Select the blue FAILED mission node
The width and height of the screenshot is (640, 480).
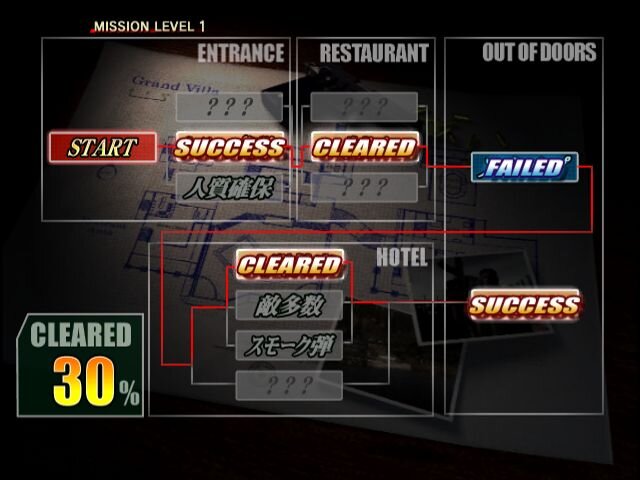(524, 167)
